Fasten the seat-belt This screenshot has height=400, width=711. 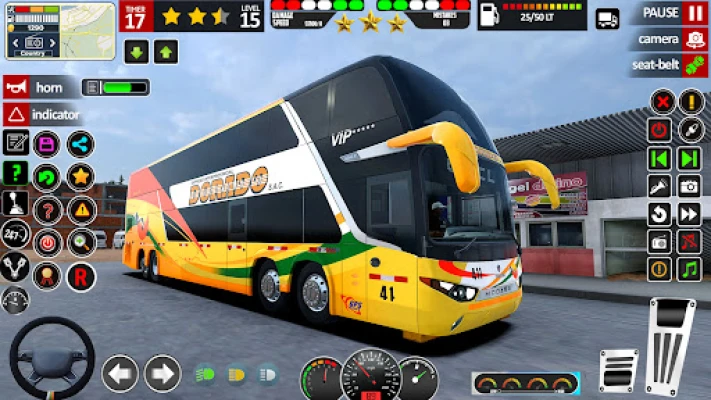(694, 66)
